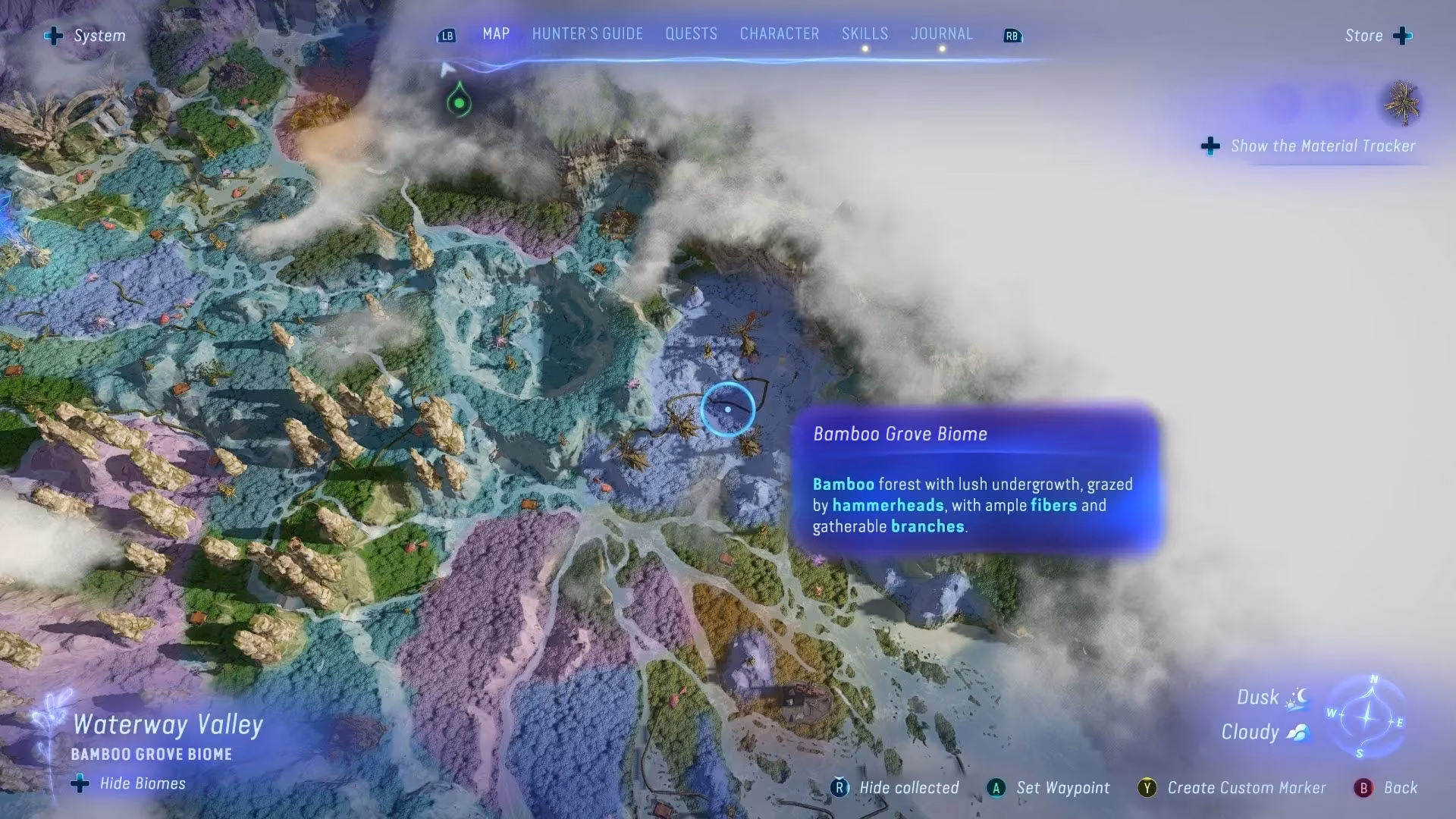
Task: Open the Character tab
Action: (x=779, y=33)
